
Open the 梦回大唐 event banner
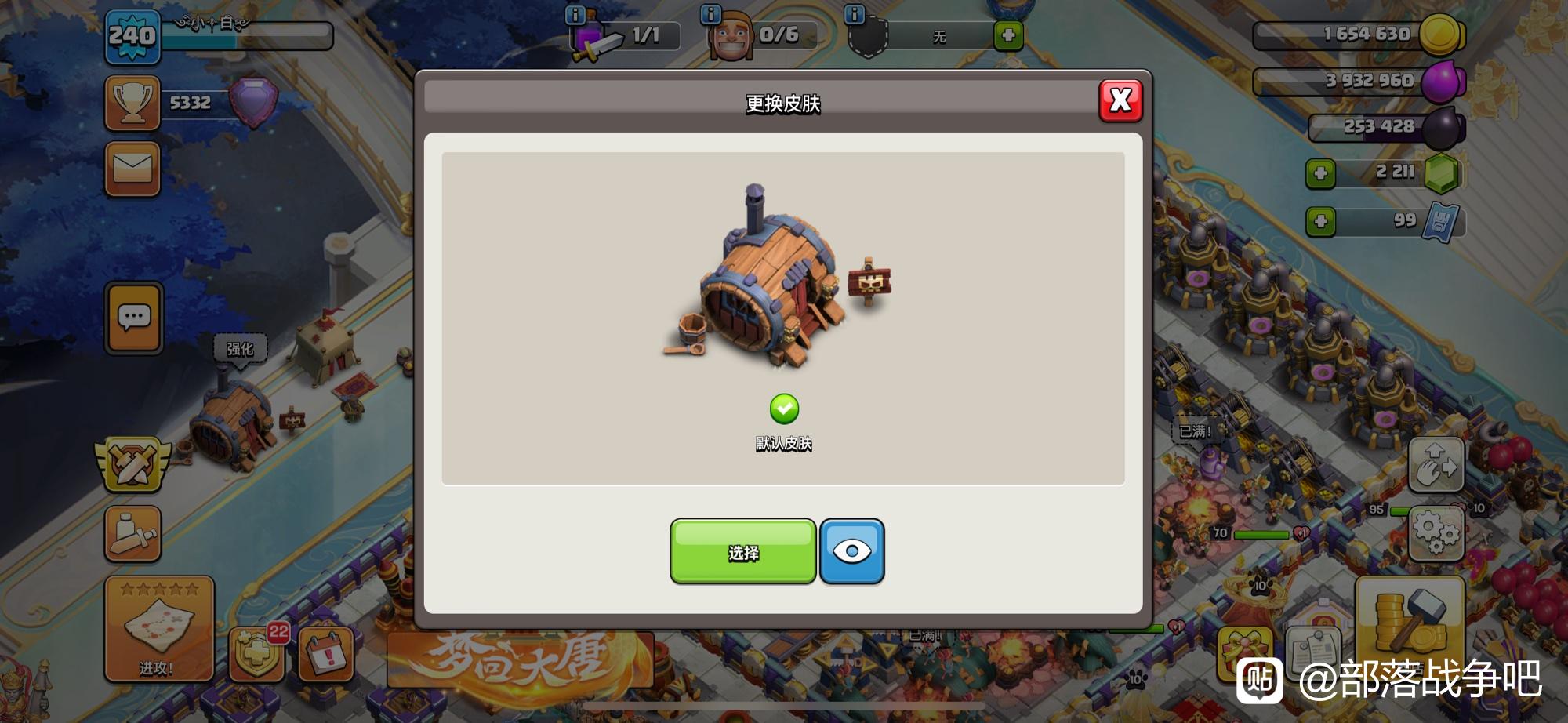[x=519, y=659]
